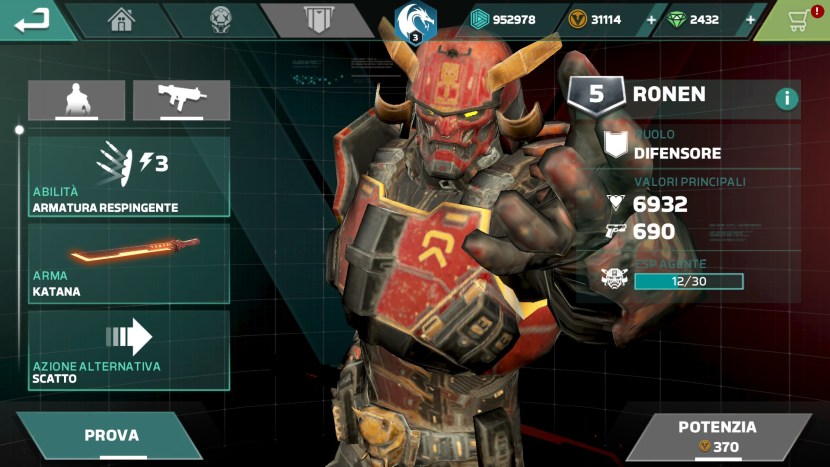Open the shop cart
Viewport: 830px width, 467px height.
click(x=797, y=20)
